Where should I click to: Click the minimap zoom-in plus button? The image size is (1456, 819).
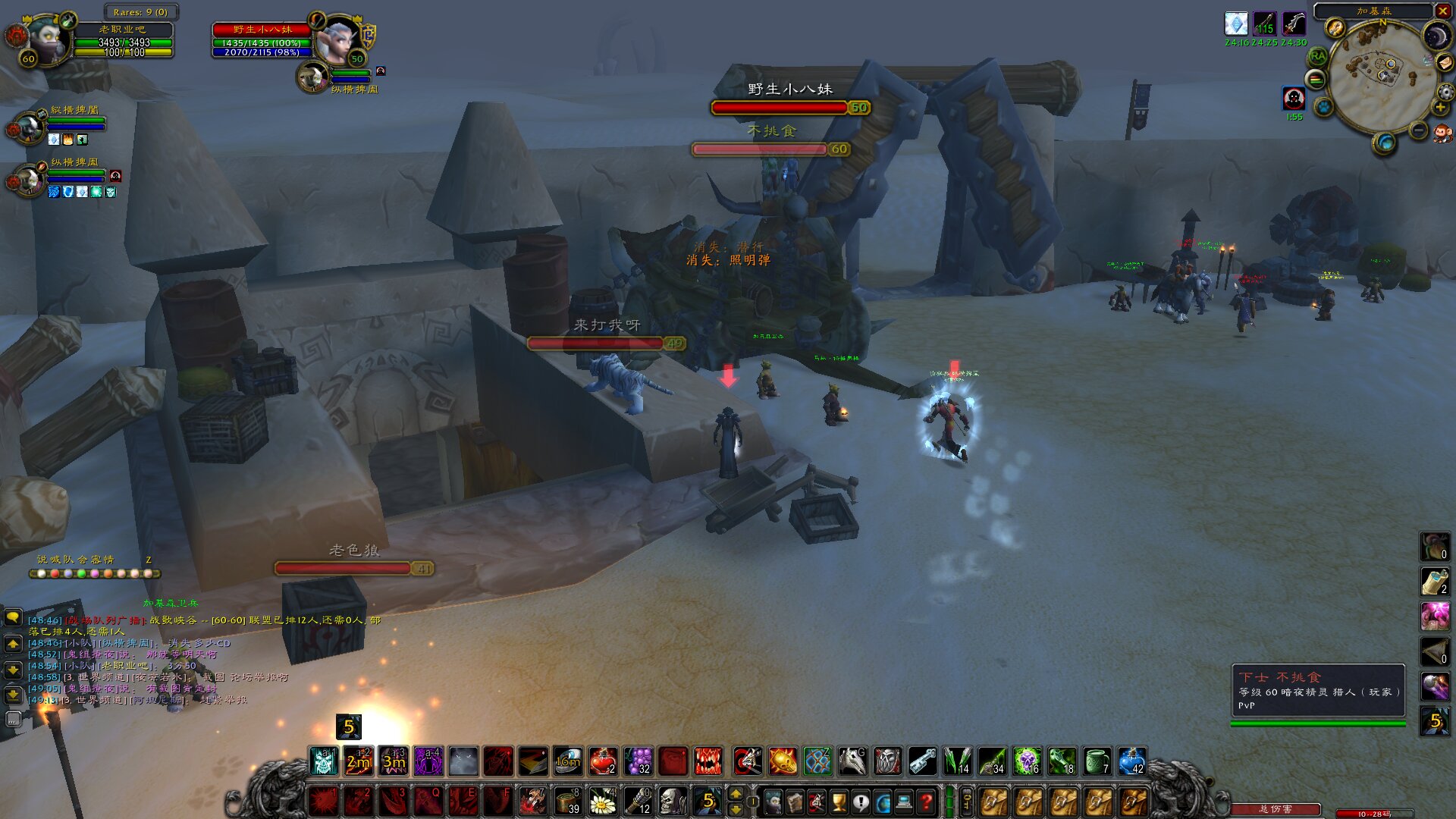point(1440,108)
